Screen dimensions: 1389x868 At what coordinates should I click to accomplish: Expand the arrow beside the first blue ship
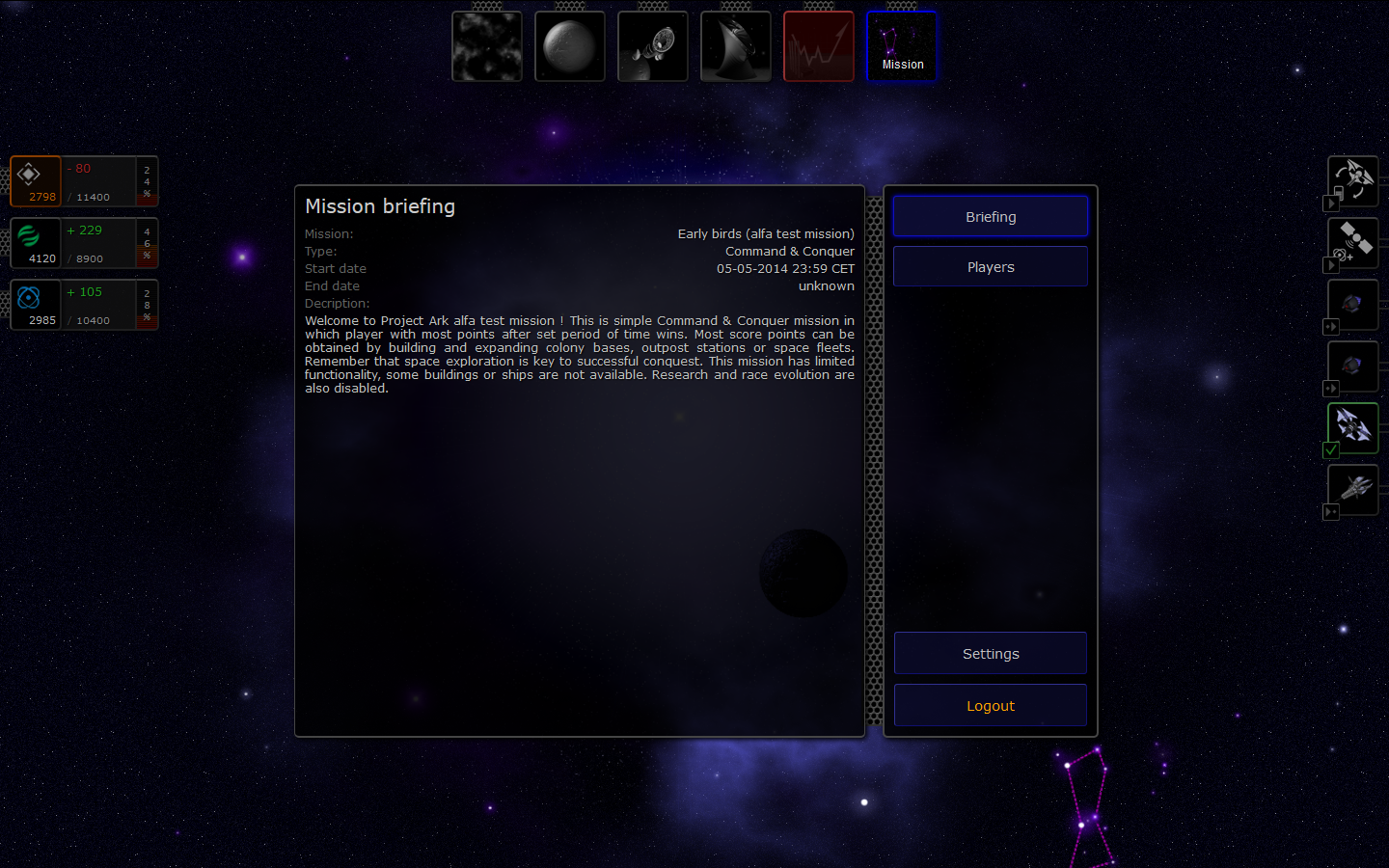click(1330, 327)
